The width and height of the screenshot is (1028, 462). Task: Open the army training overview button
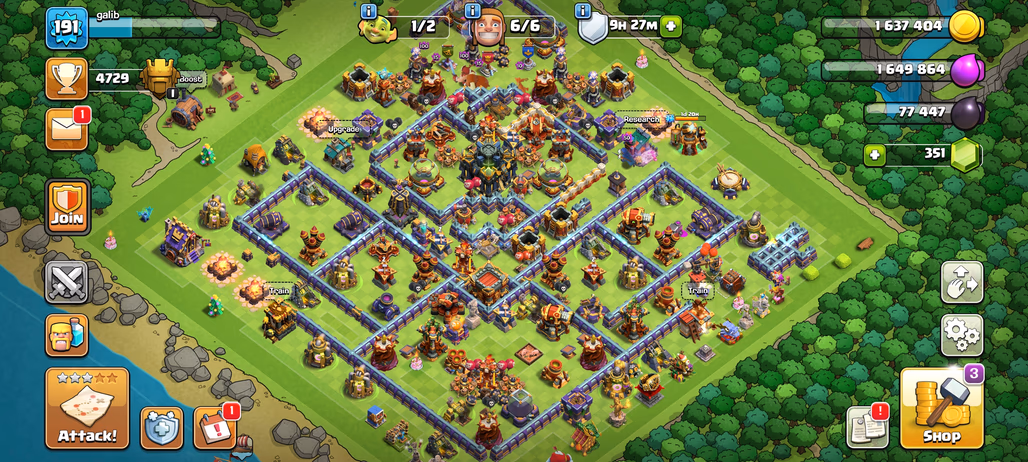coord(67,335)
